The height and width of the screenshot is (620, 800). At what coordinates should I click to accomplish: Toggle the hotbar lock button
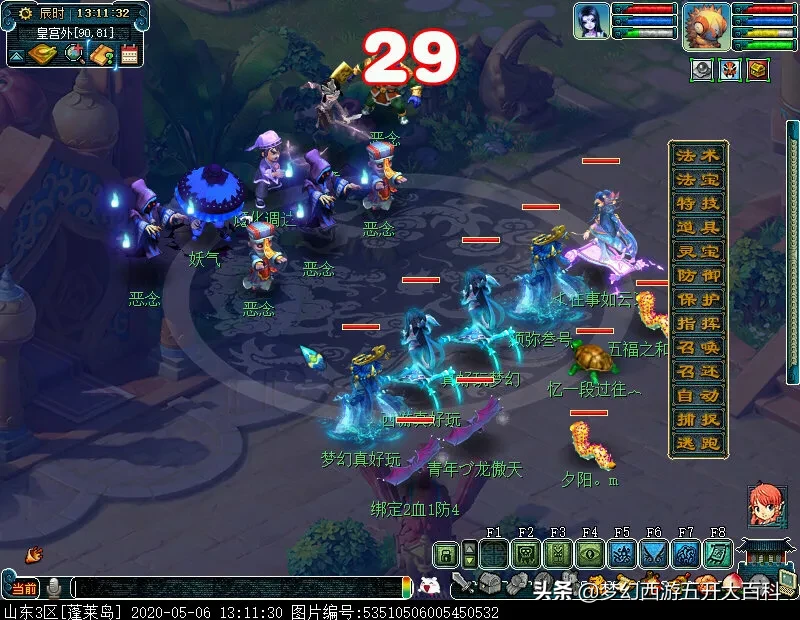(x=445, y=554)
